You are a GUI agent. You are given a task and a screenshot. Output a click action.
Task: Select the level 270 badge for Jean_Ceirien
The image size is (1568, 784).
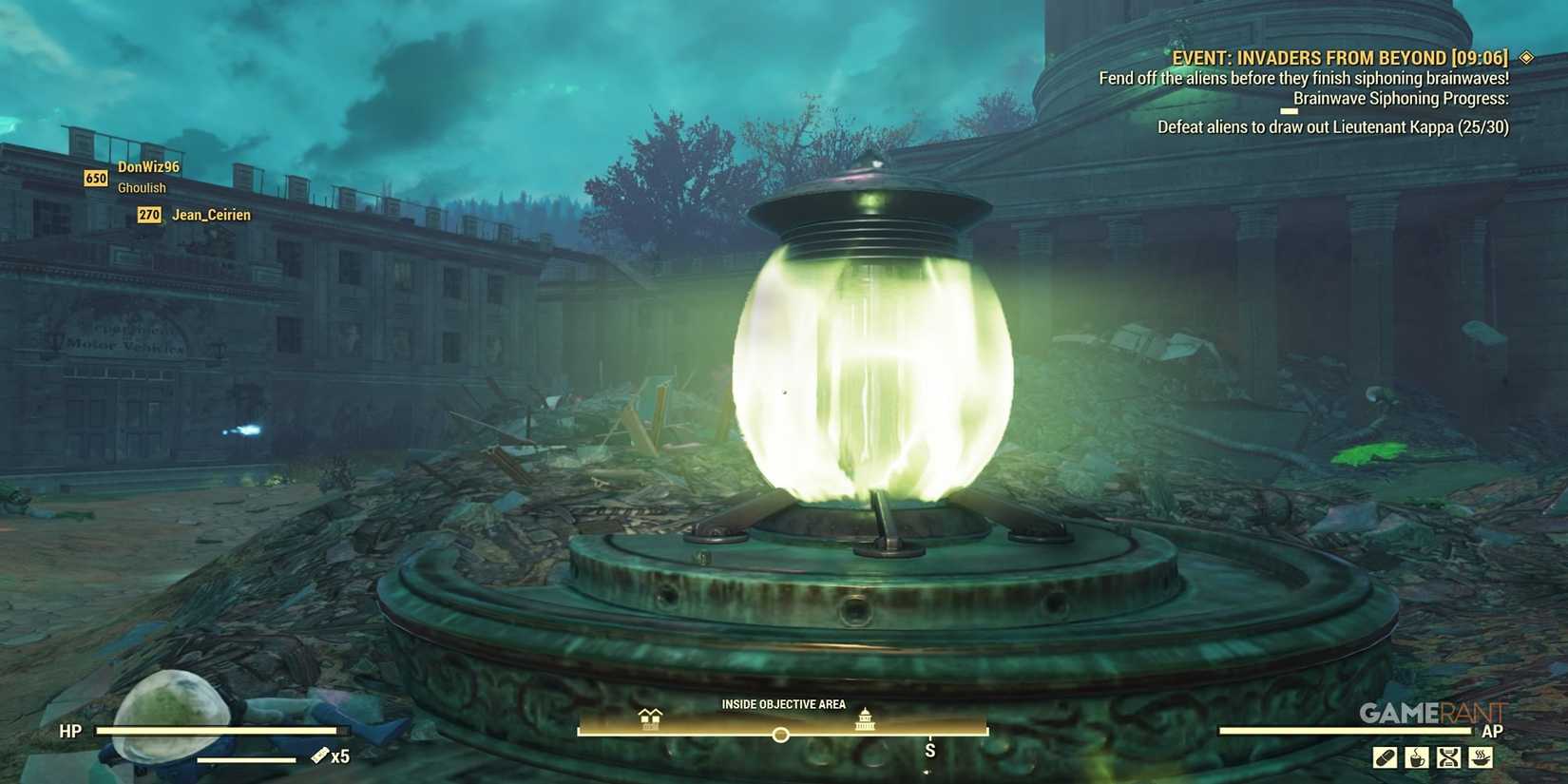(148, 215)
